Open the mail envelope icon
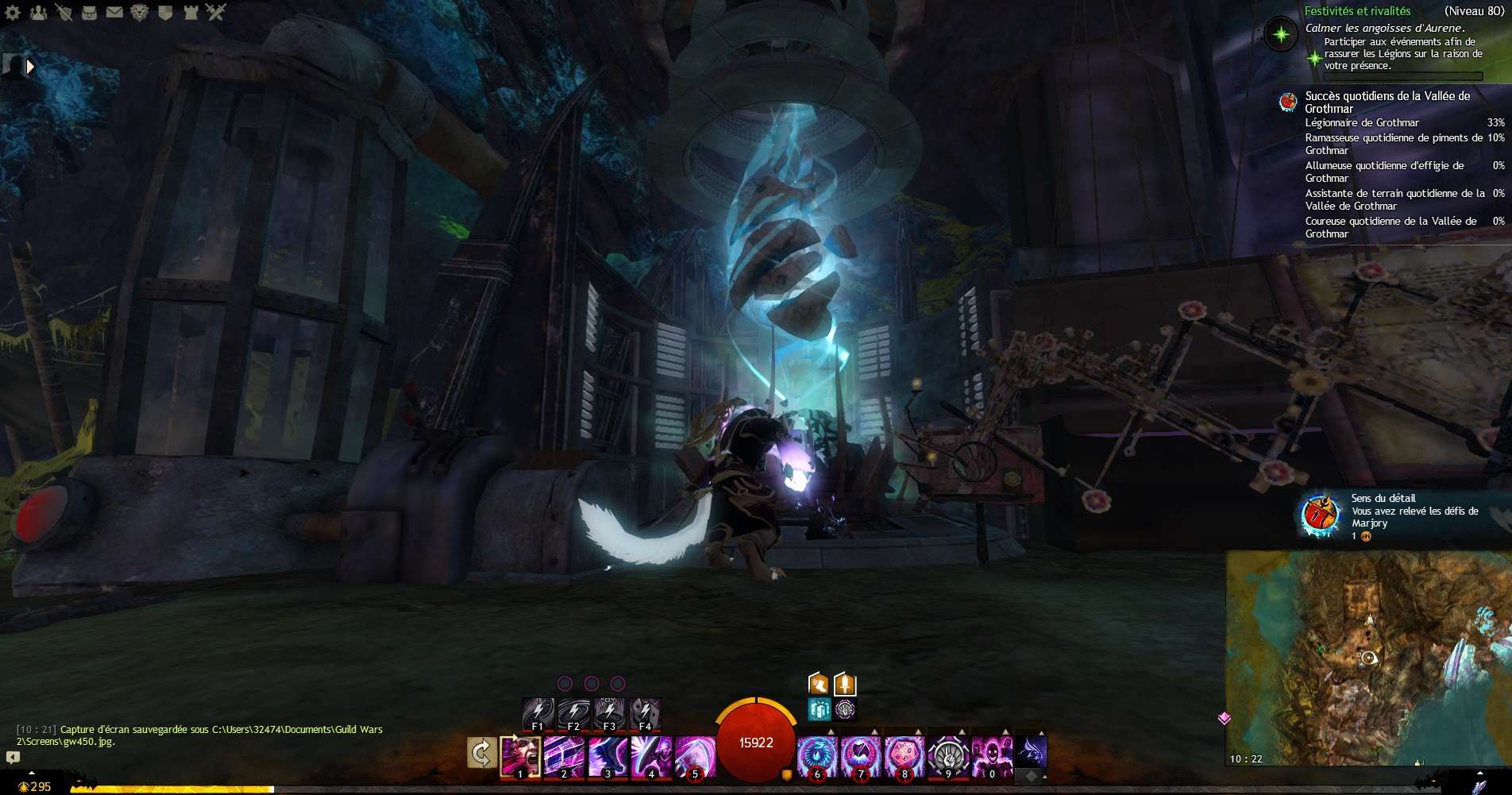 pyautogui.click(x=114, y=12)
